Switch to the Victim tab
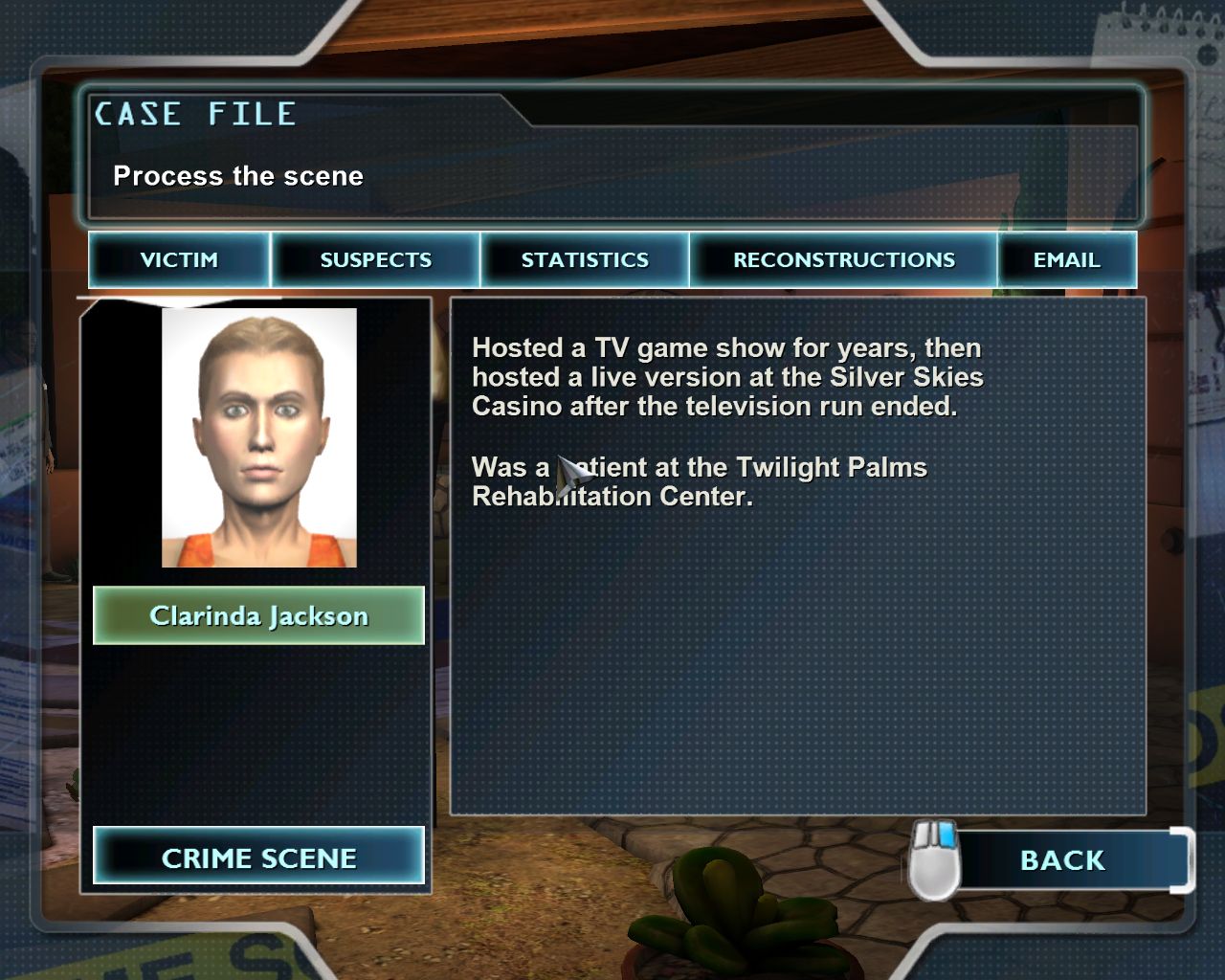1225x980 pixels. [179, 259]
